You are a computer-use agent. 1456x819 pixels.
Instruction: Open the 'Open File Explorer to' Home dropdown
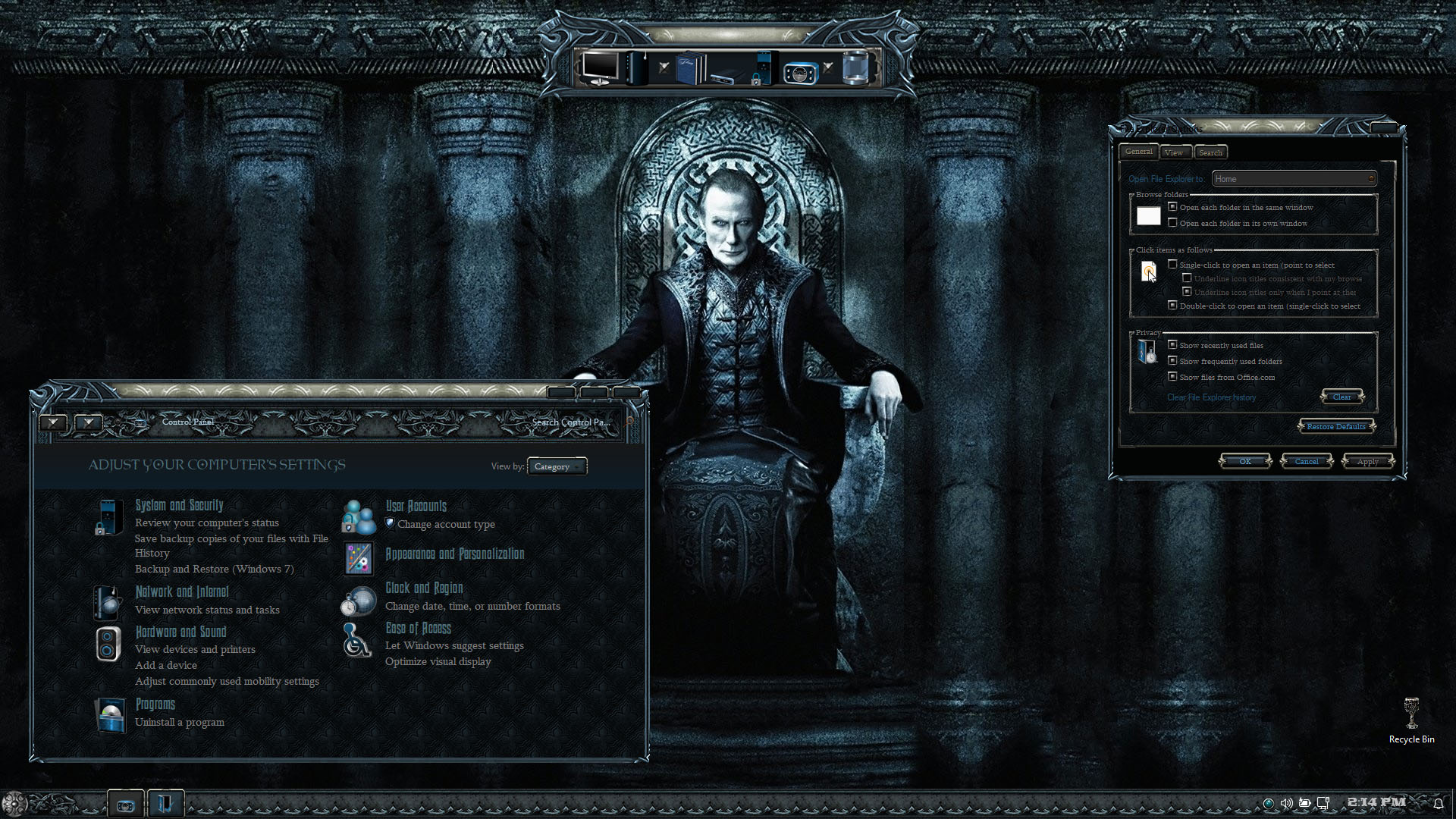coord(1294,179)
